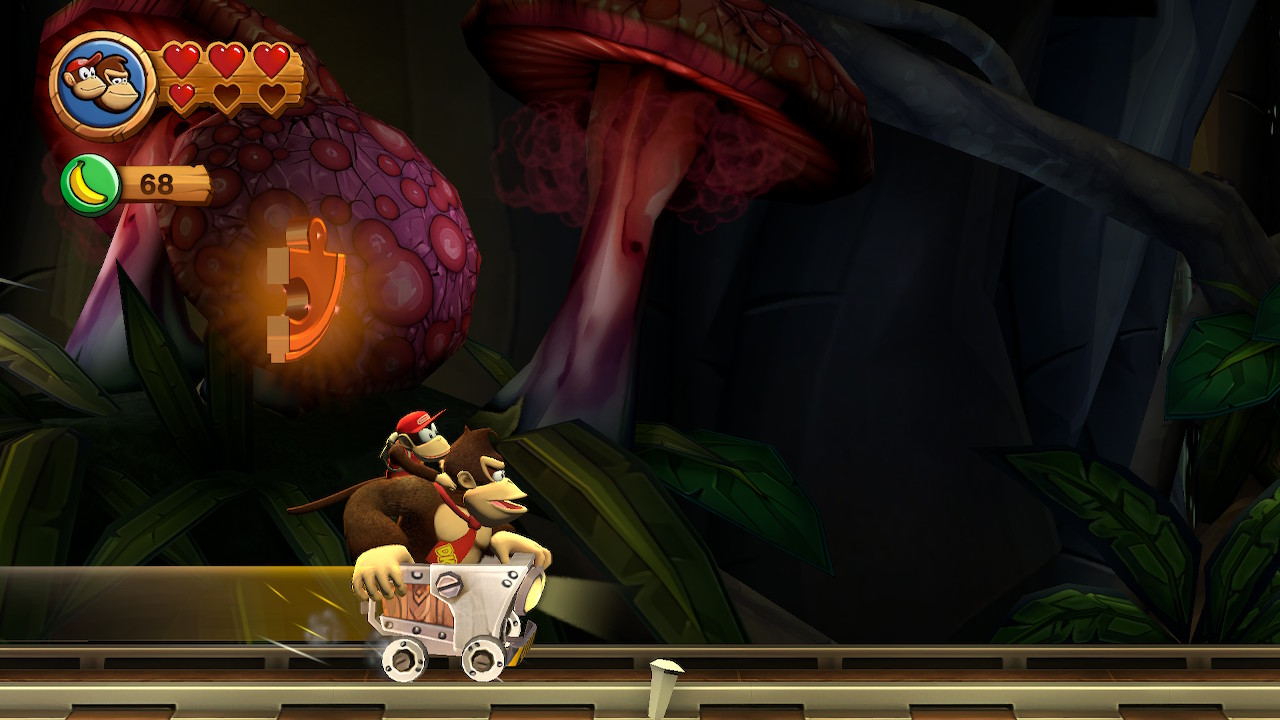The image size is (1280, 720).
Task: Click the Donkey Kong and Diddy portrait badge
Action: pos(102,84)
